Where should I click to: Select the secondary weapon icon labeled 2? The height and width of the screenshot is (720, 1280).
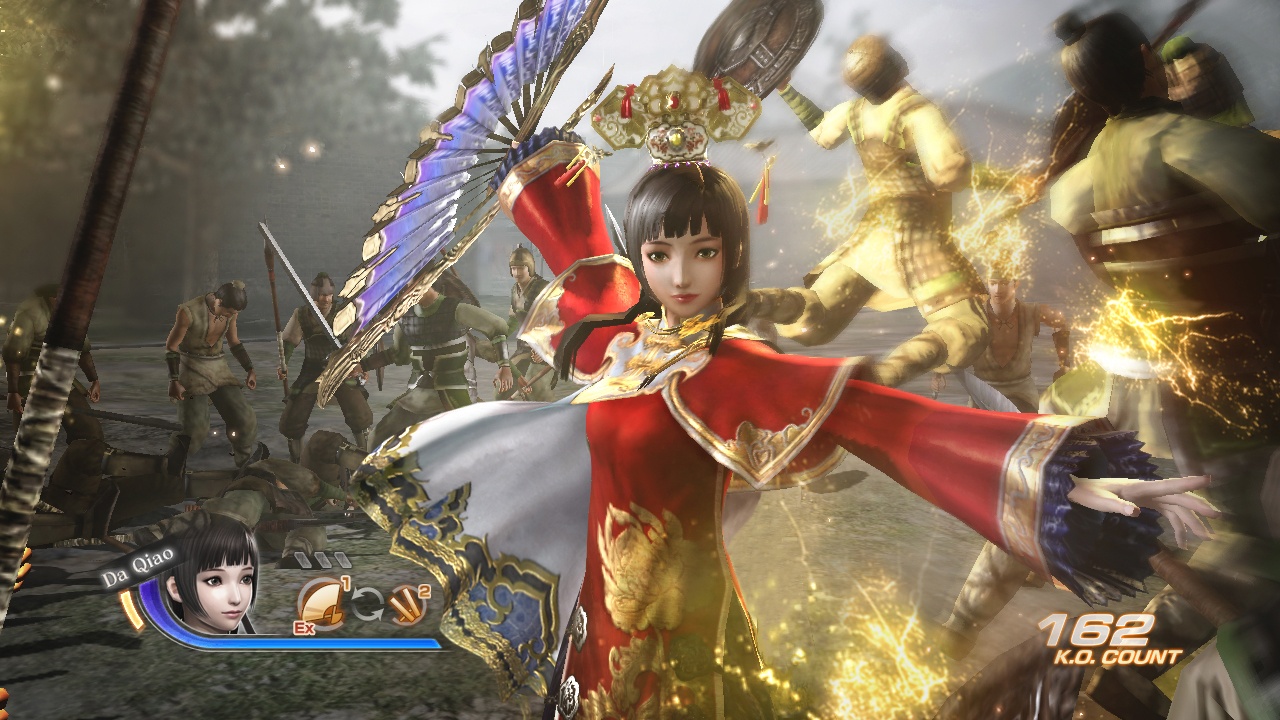click(x=406, y=603)
